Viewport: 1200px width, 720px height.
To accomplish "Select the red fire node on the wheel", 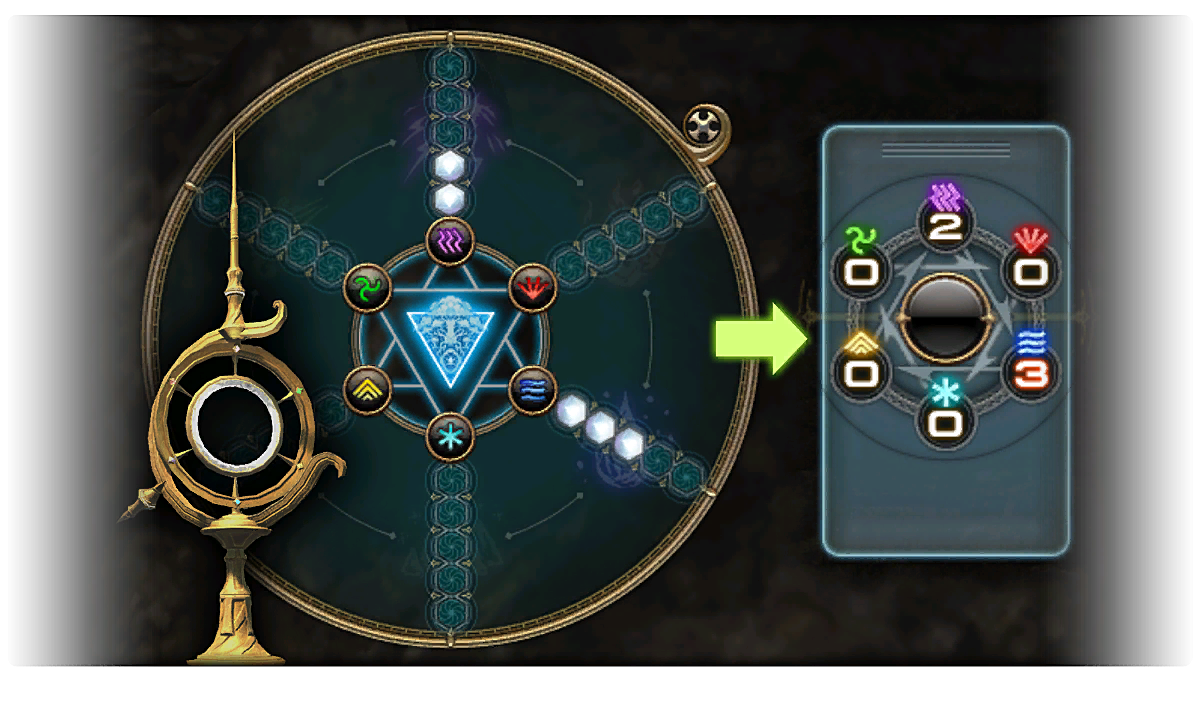I will 531,288.
